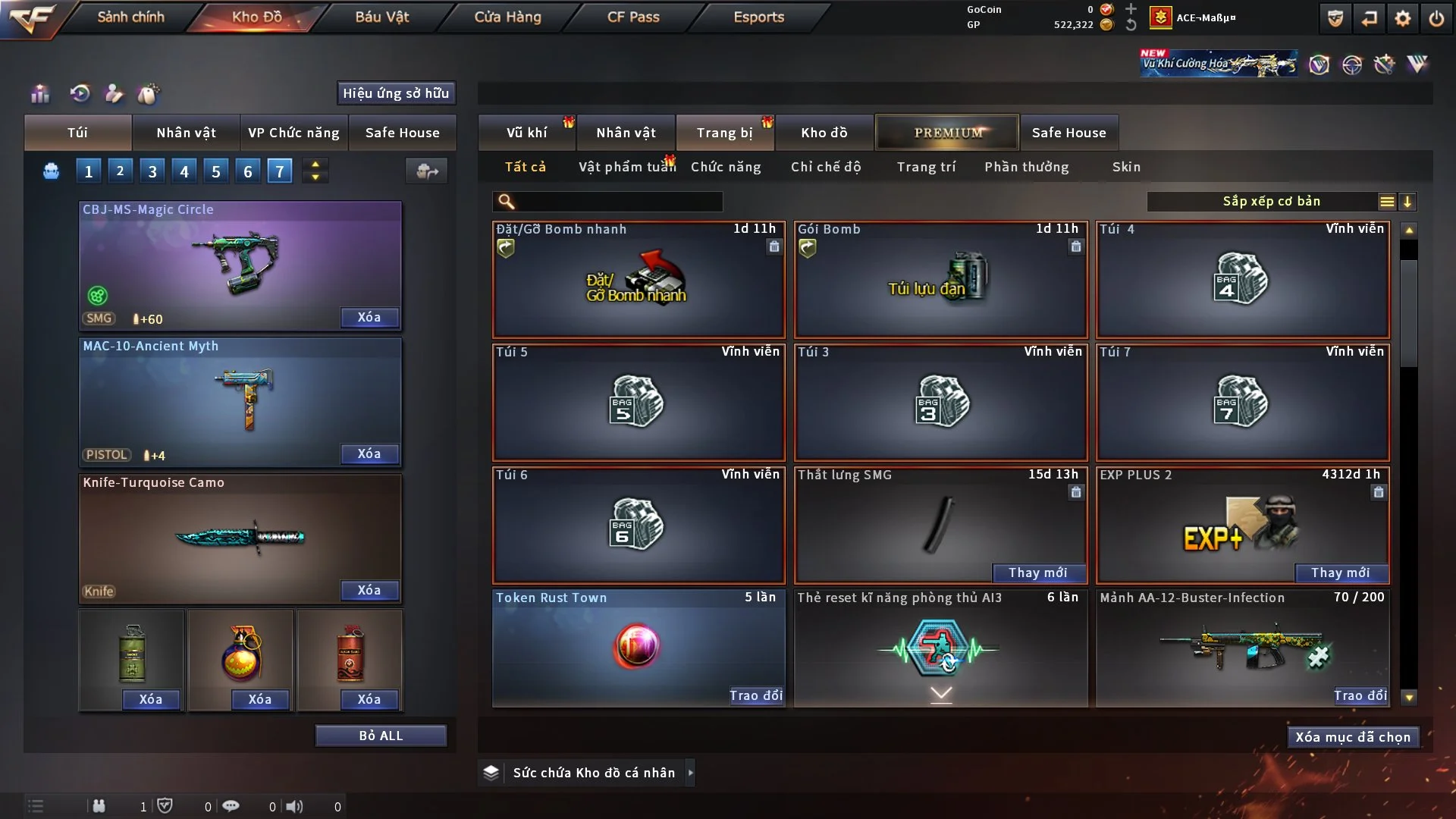This screenshot has width=1456, height=819.
Task: Click Xóa mục đã chọn button
Action: click(x=1352, y=737)
